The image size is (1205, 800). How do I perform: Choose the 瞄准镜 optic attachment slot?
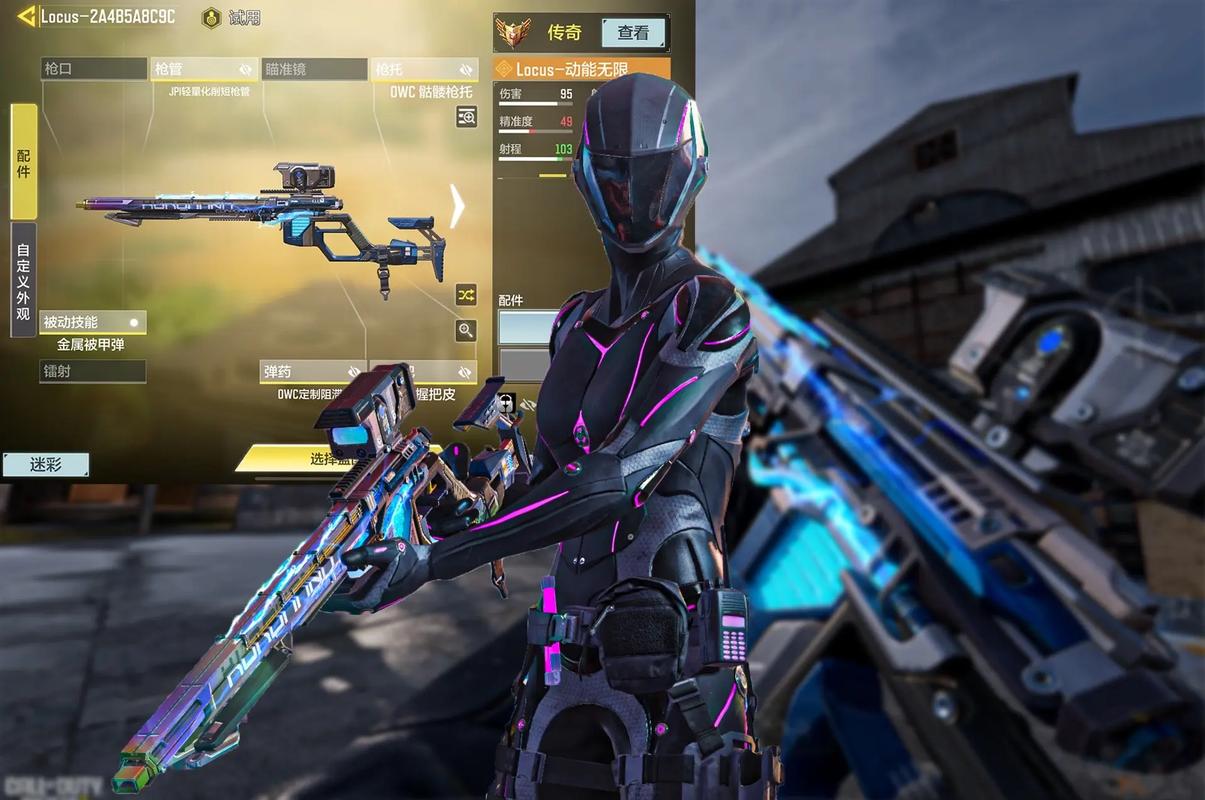pyautogui.click(x=314, y=69)
